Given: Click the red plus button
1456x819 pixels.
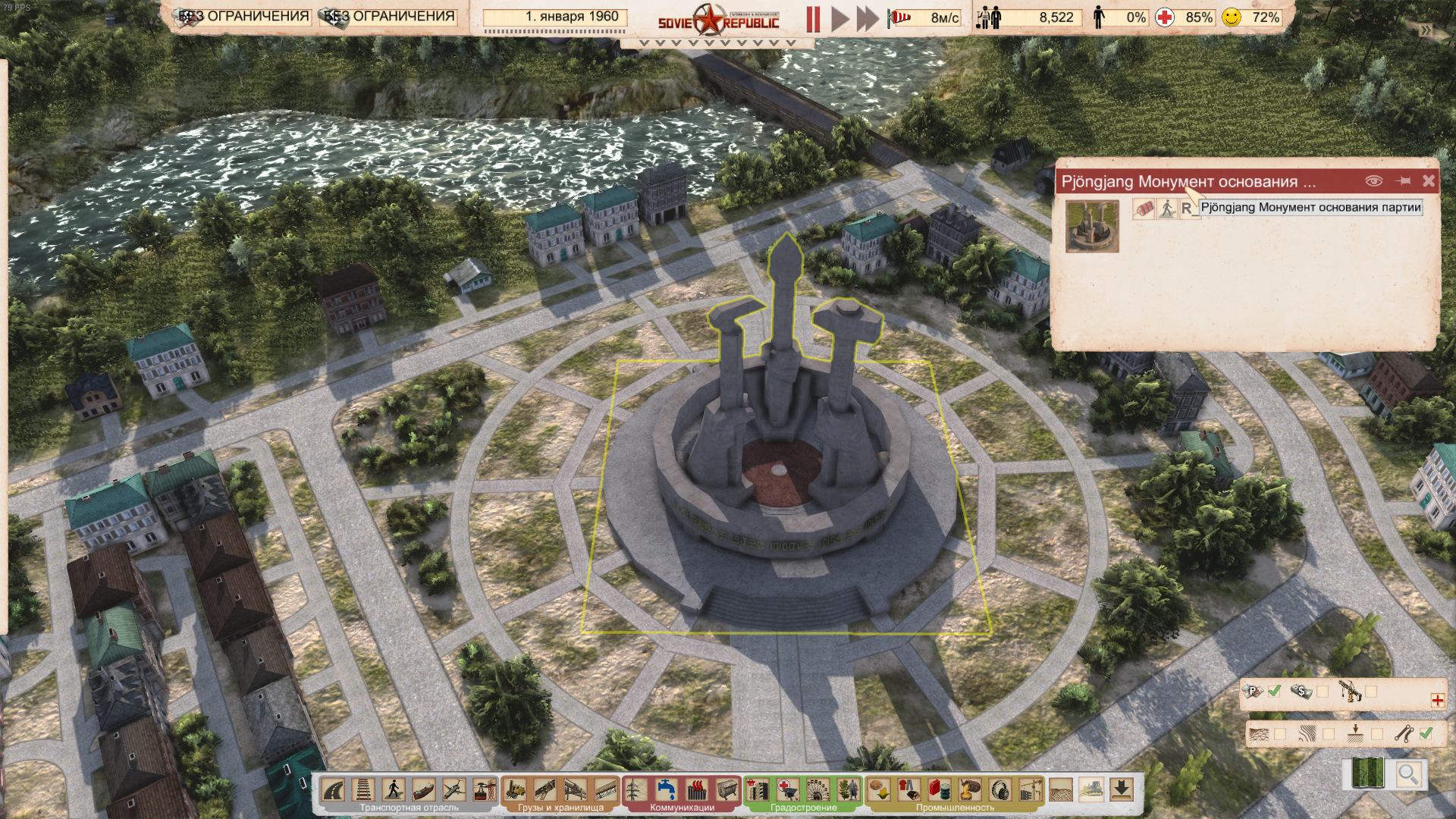Looking at the screenshot, I should click(1437, 701).
